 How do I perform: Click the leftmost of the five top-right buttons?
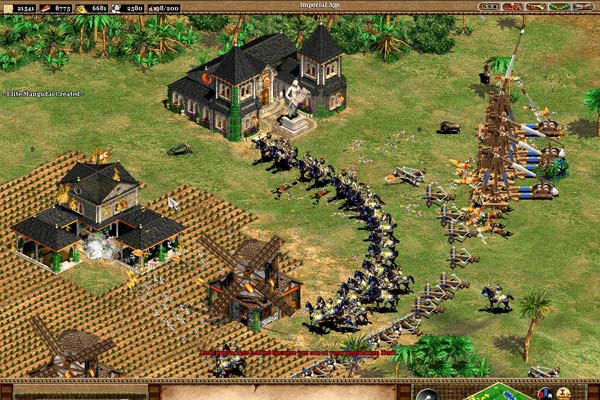point(488,6)
